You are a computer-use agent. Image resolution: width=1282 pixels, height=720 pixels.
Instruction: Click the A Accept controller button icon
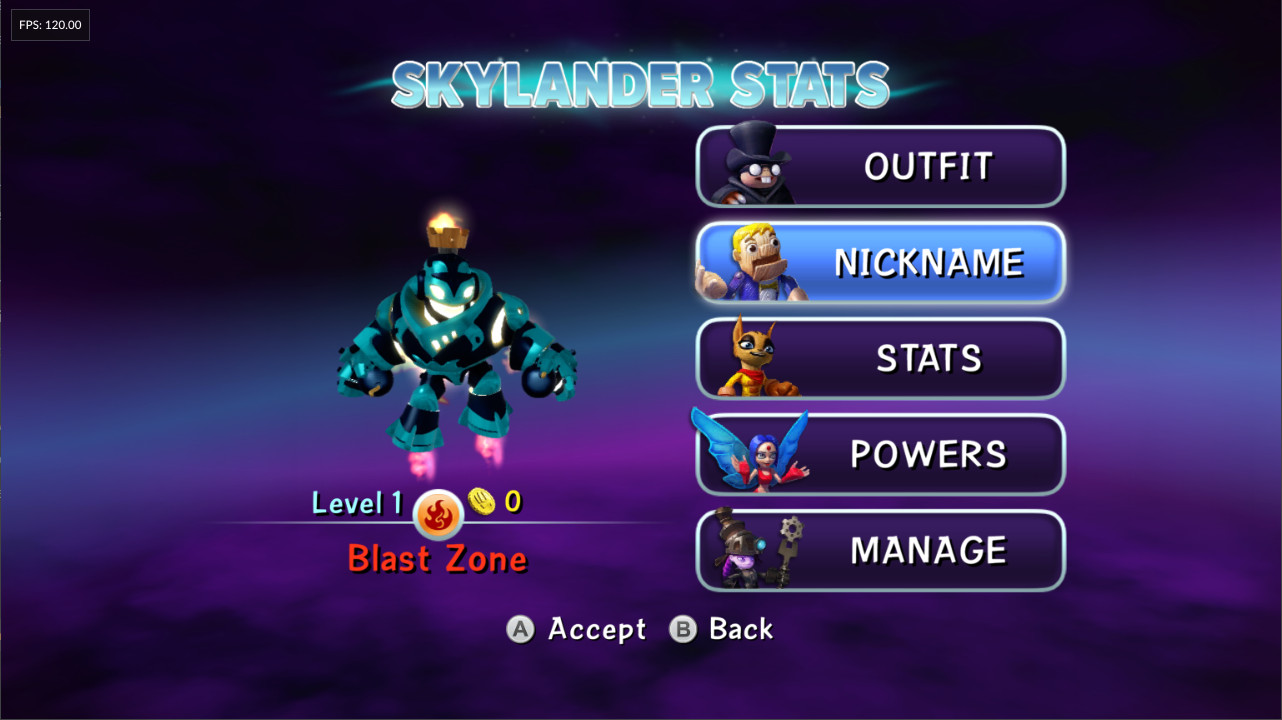pos(521,629)
